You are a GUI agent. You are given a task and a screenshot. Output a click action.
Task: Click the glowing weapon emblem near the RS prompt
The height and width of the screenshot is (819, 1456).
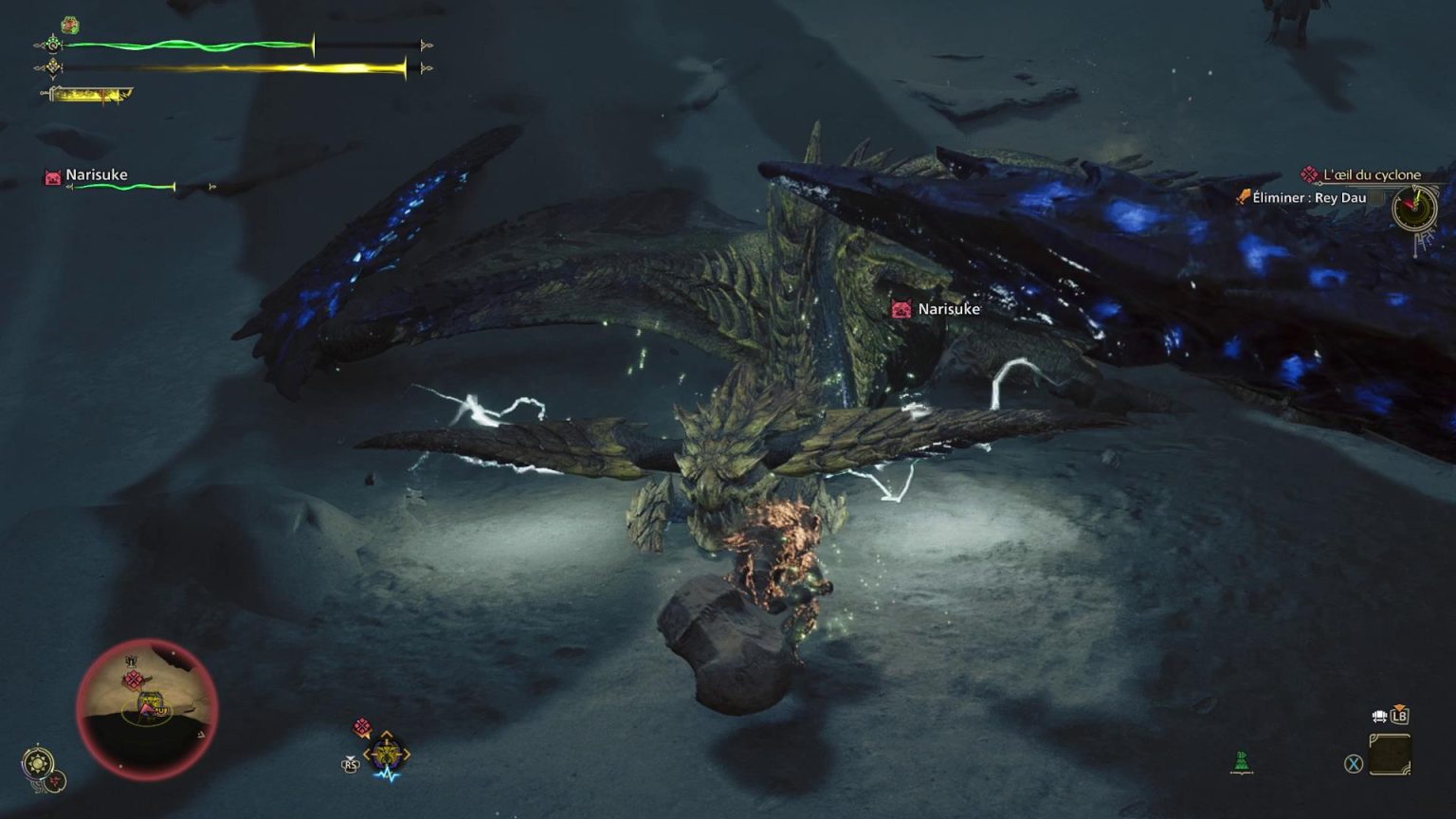(x=386, y=754)
